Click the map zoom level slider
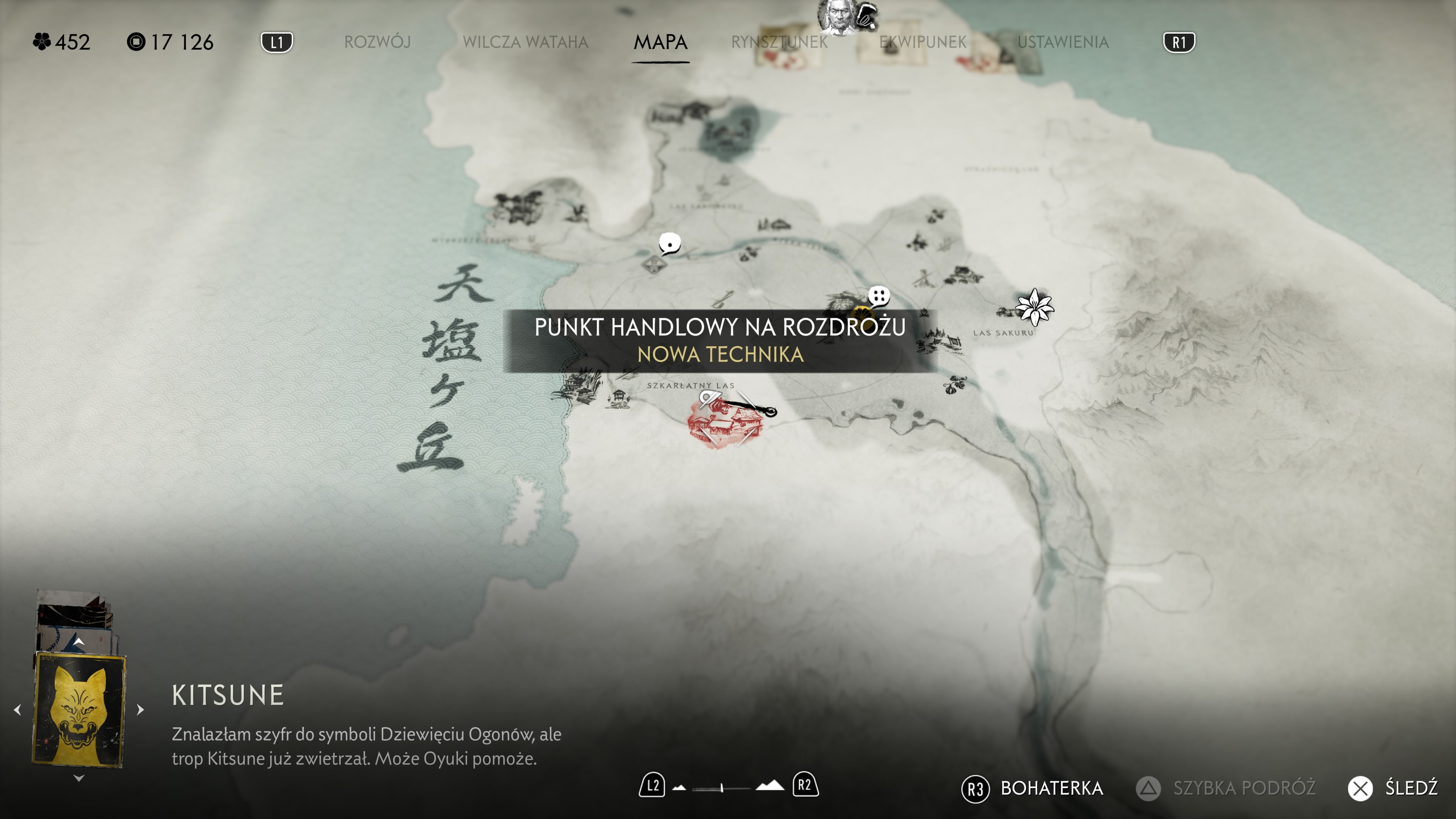 [722, 788]
